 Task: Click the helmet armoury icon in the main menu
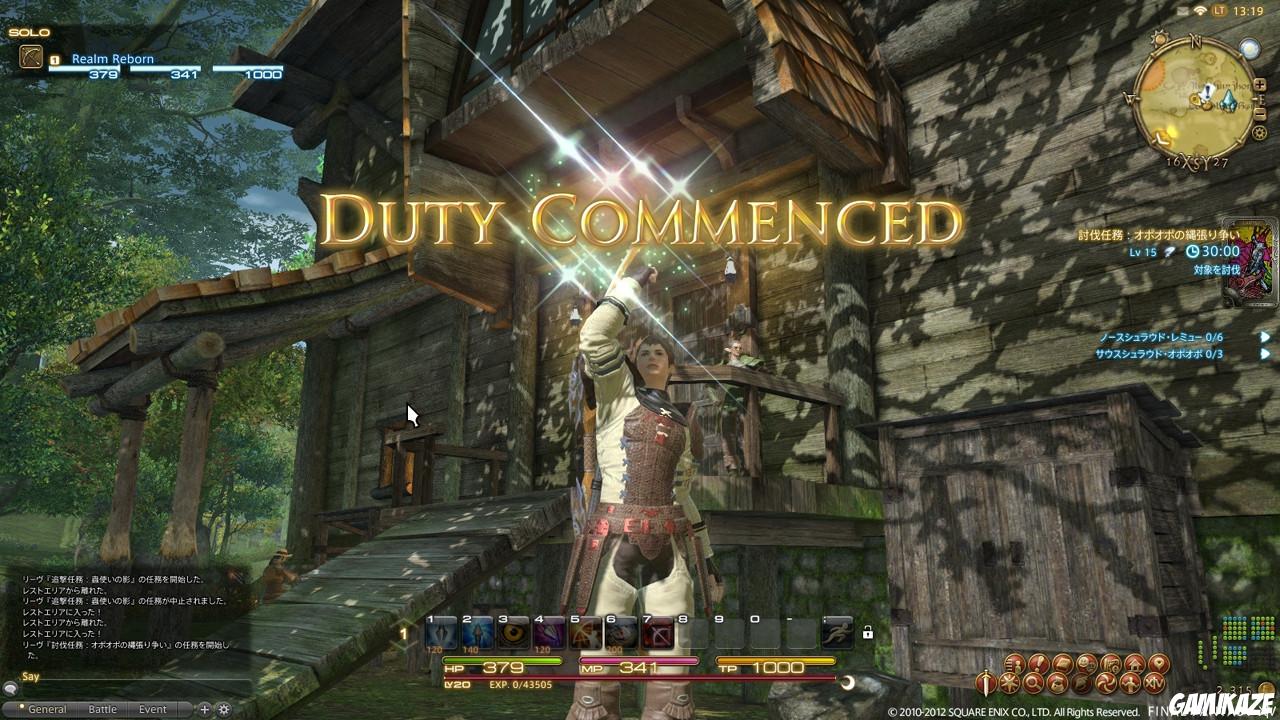tap(1083, 683)
